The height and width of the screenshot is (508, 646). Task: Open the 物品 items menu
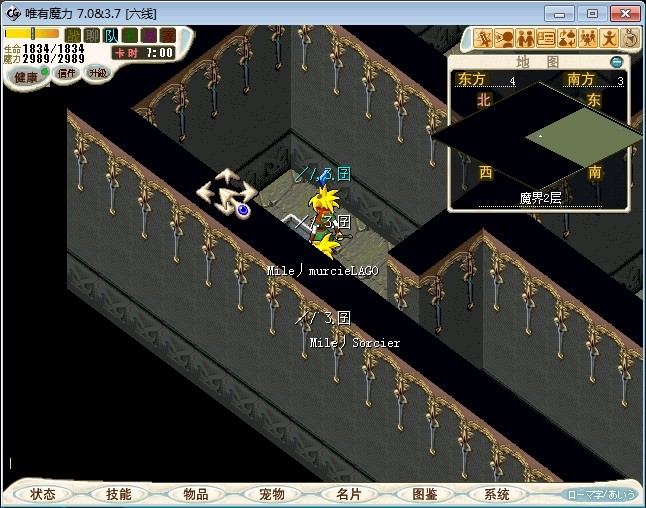coord(195,494)
